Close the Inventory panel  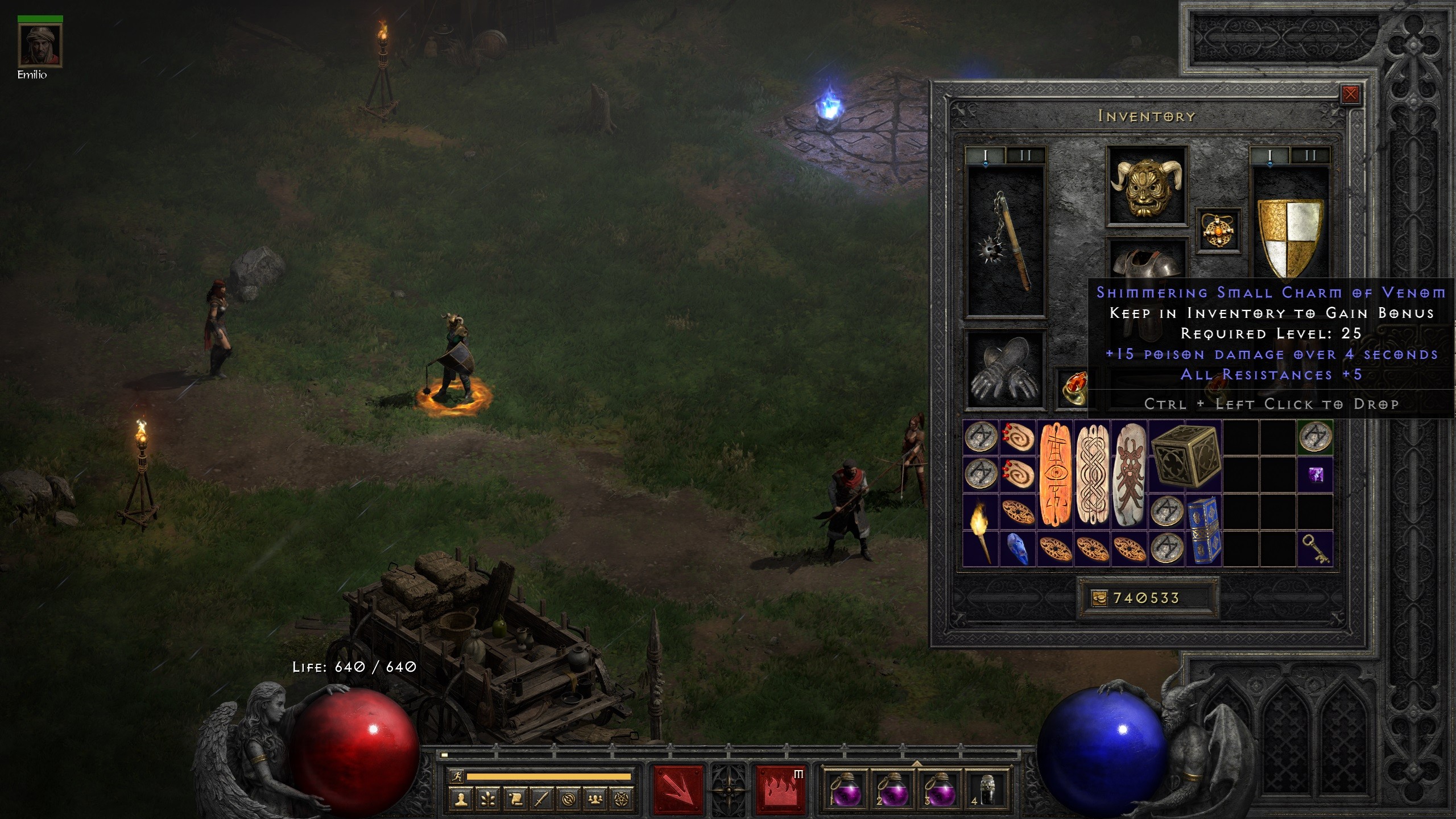pyautogui.click(x=1350, y=94)
